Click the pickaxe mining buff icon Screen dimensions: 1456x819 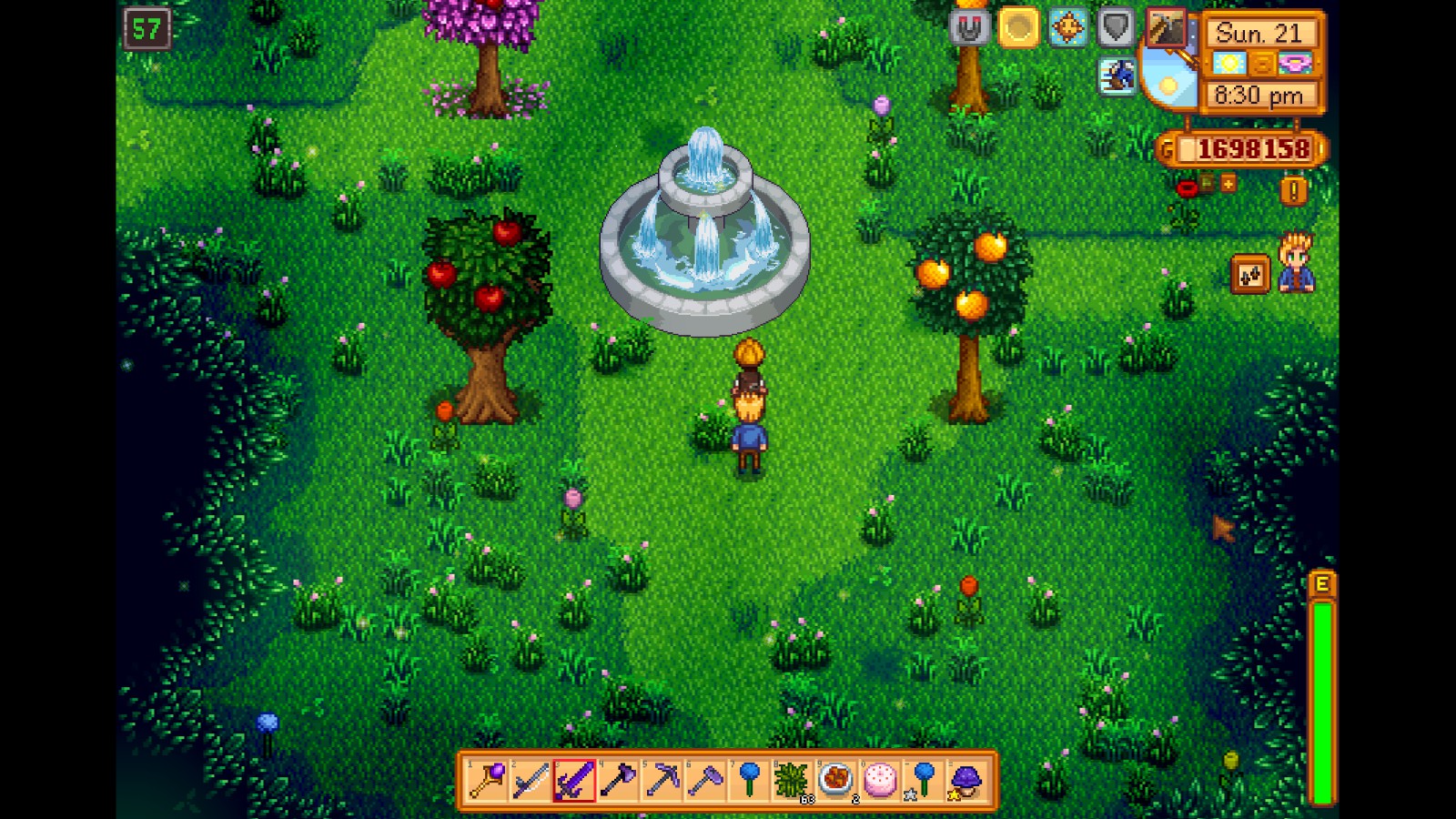1165,29
